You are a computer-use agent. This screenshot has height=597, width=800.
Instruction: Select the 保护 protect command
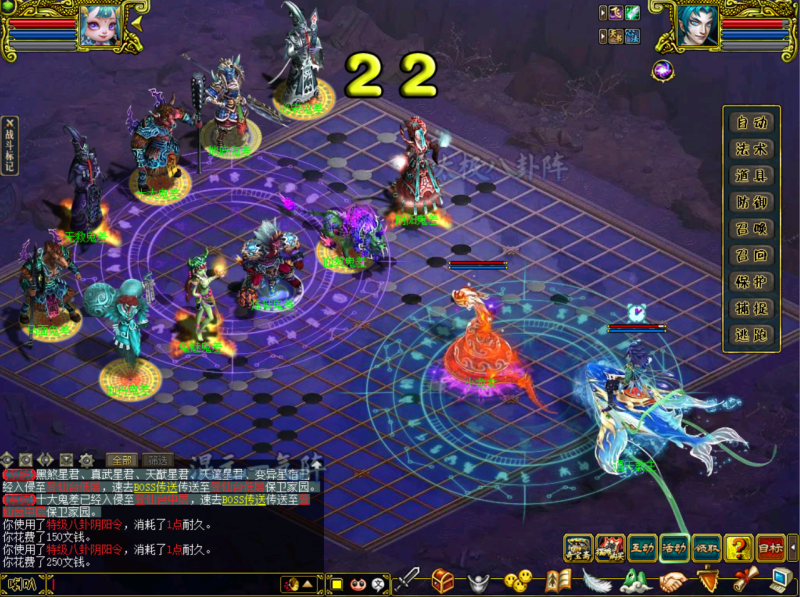coord(751,282)
